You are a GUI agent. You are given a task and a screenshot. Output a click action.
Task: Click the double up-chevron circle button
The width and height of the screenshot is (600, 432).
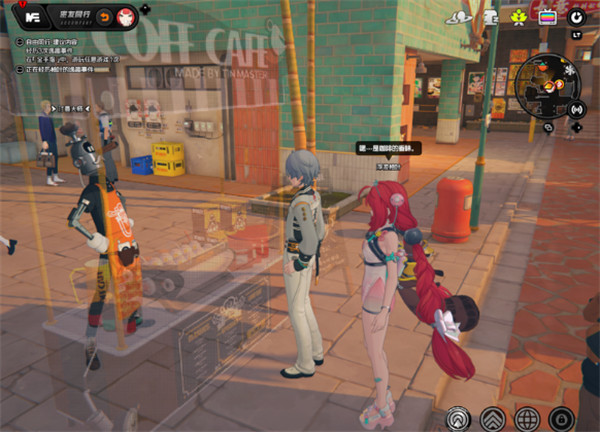pyautogui.click(x=492, y=418)
